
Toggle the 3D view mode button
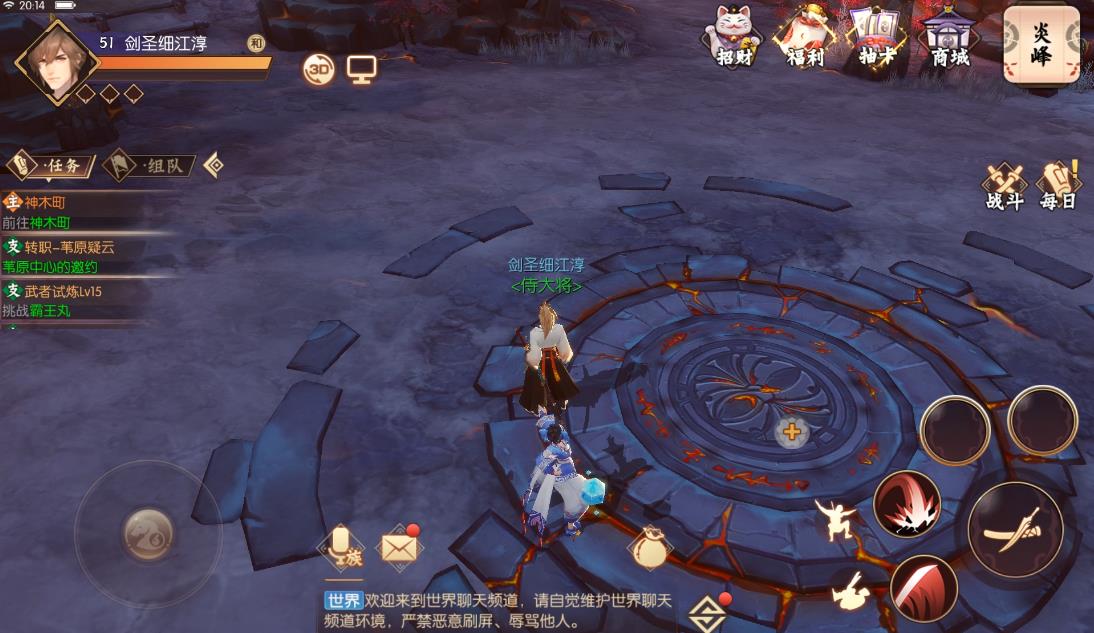pyautogui.click(x=319, y=69)
